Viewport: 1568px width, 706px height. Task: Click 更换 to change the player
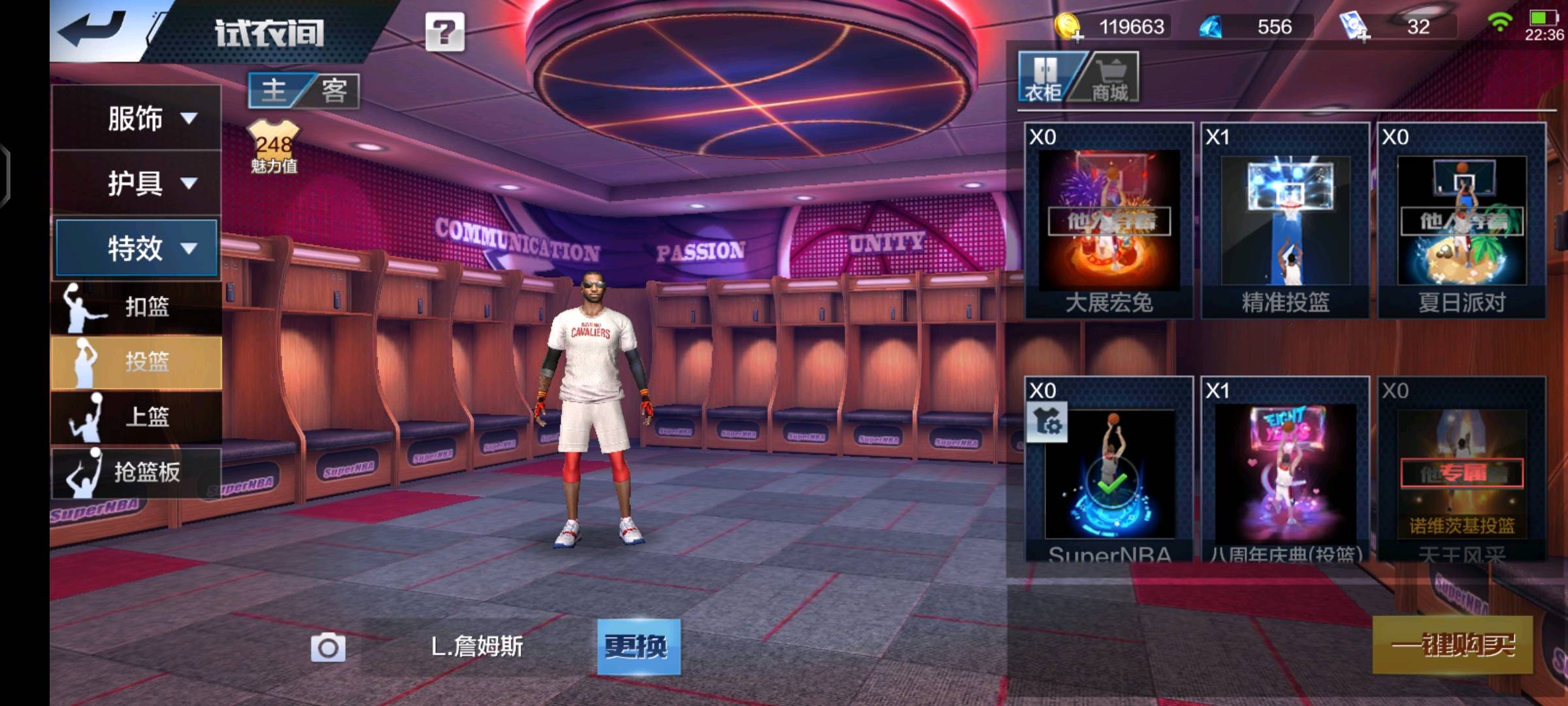[638, 647]
